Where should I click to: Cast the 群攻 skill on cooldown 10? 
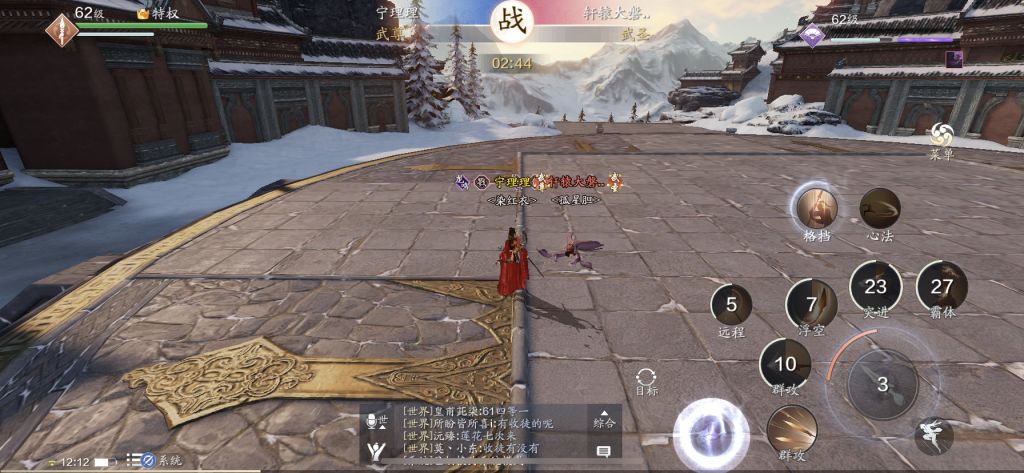(786, 364)
